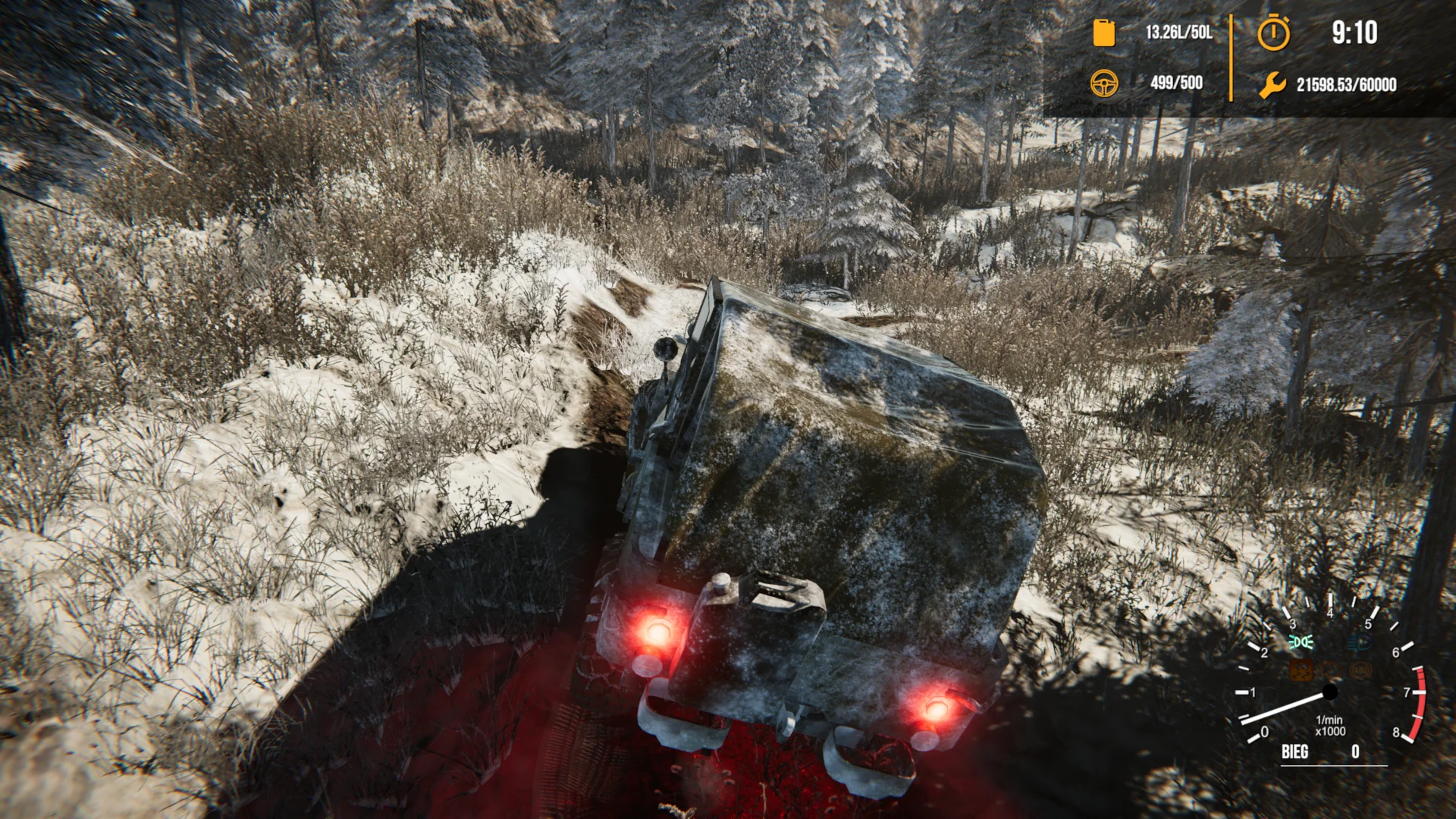
Task: Toggle the ABS indicator on the tachometer
Action: pyautogui.click(x=1360, y=670)
